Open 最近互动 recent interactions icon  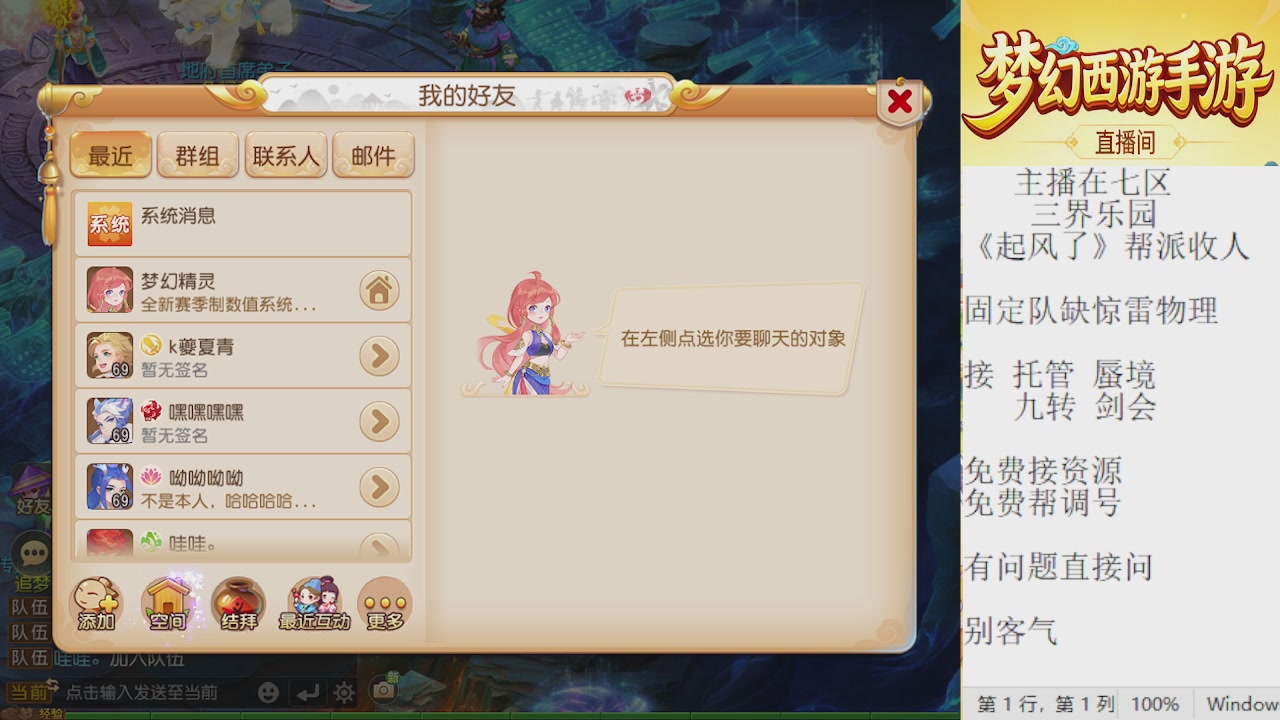pos(313,602)
